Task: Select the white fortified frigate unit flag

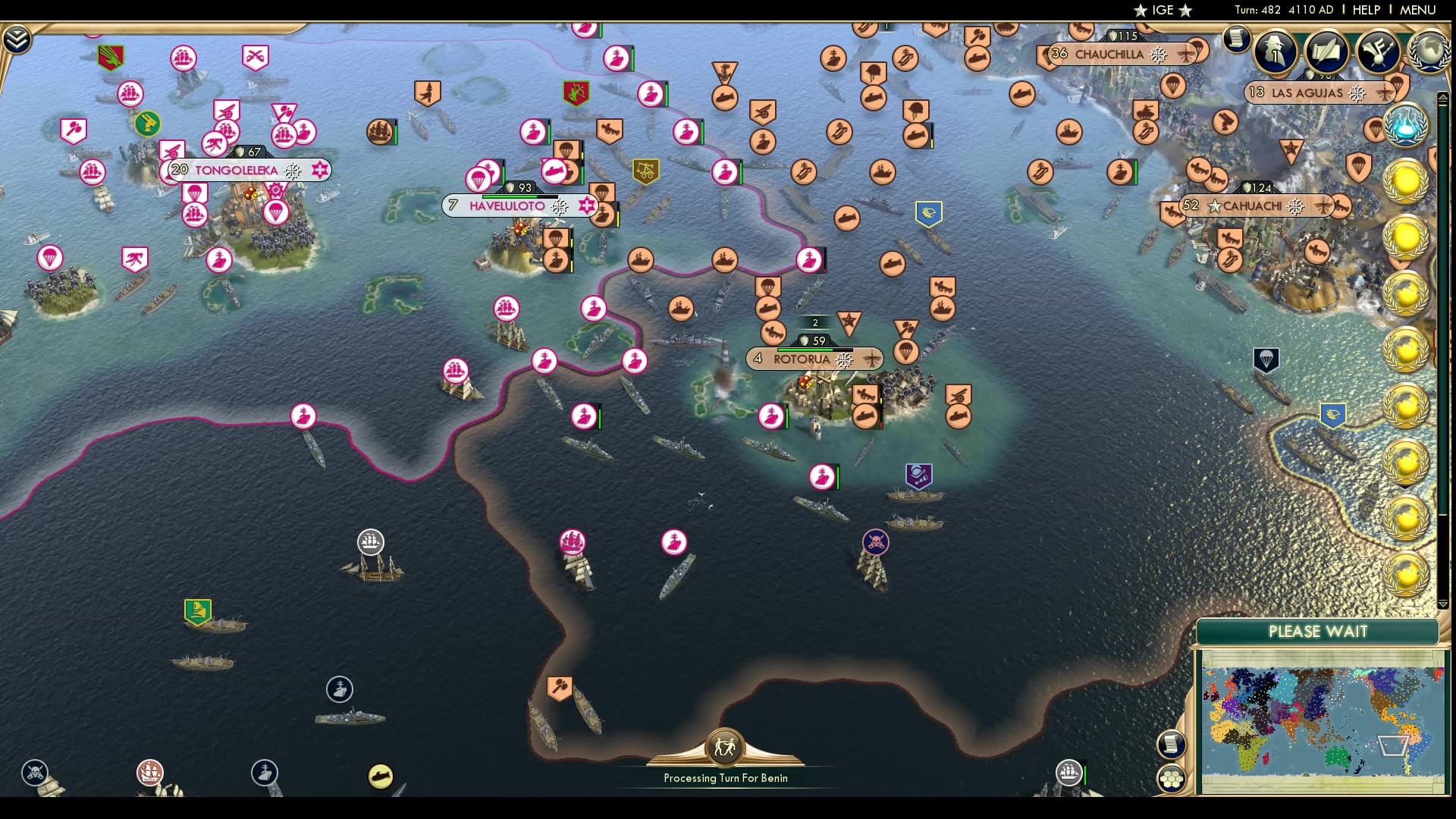Action: pyautogui.click(x=371, y=541)
